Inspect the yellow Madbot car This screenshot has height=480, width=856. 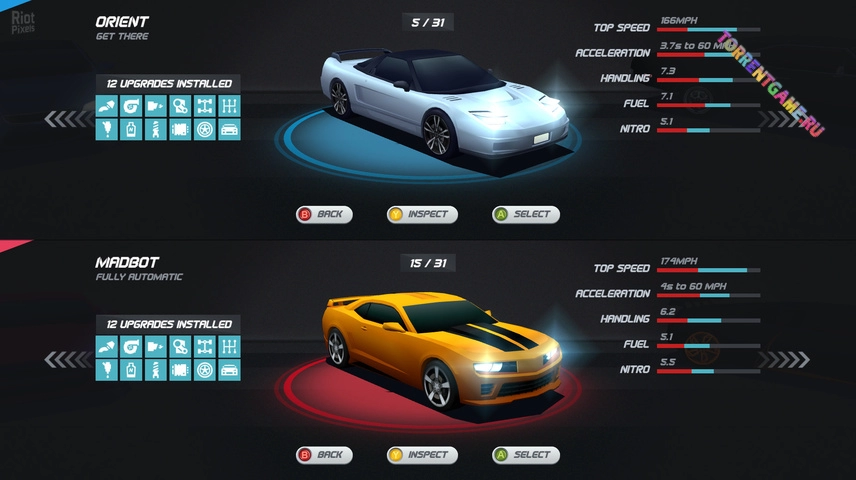[422, 455]
